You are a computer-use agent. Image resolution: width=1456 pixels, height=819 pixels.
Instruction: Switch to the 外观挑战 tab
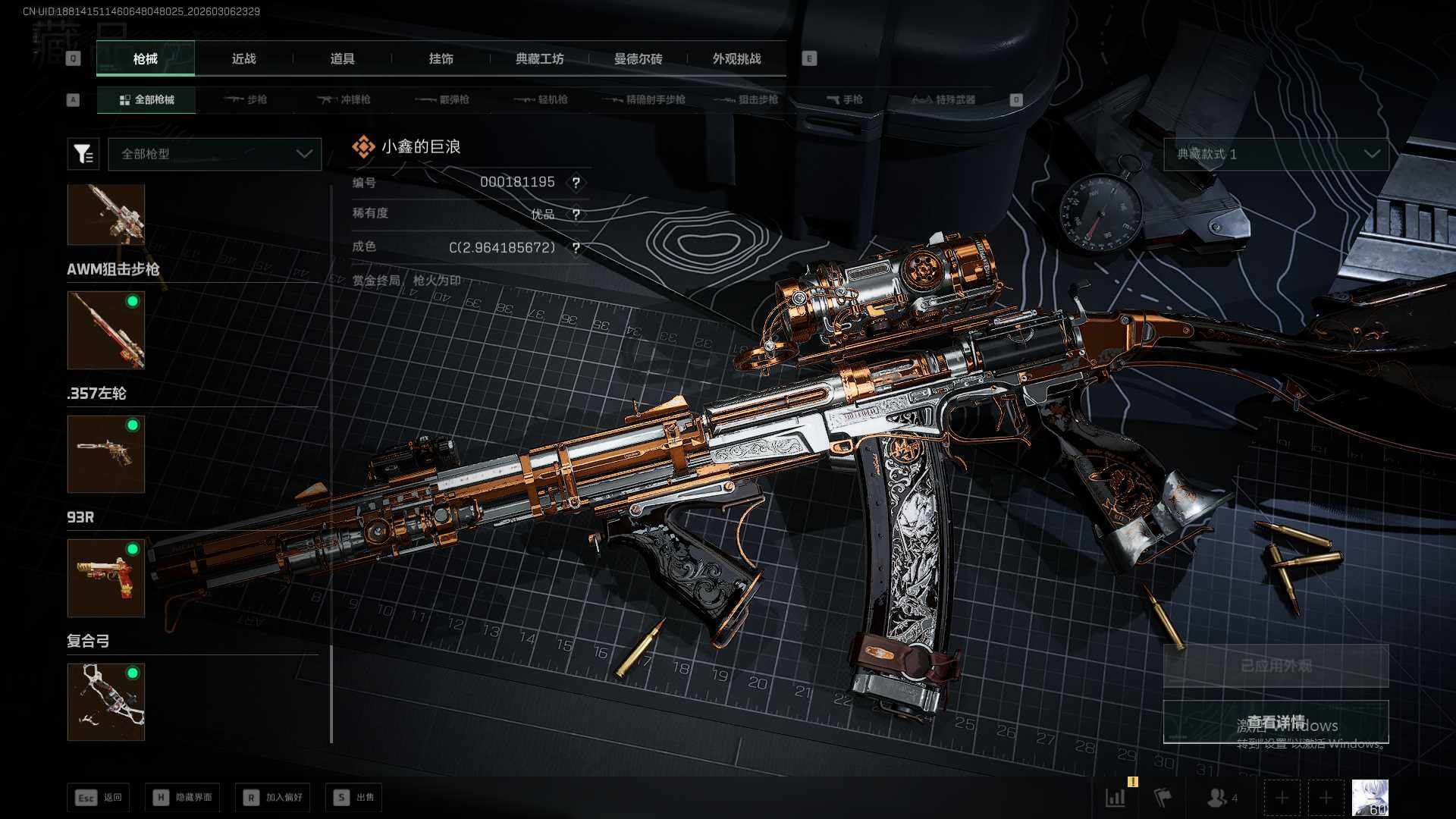coord(736,59)
